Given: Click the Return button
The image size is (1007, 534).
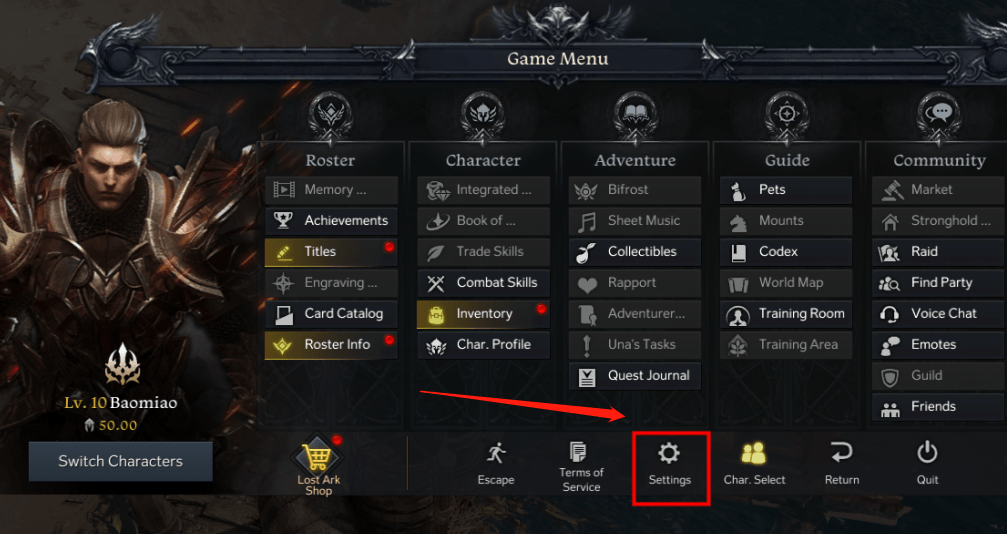Looking at the screenshot, I should [841, 465].
